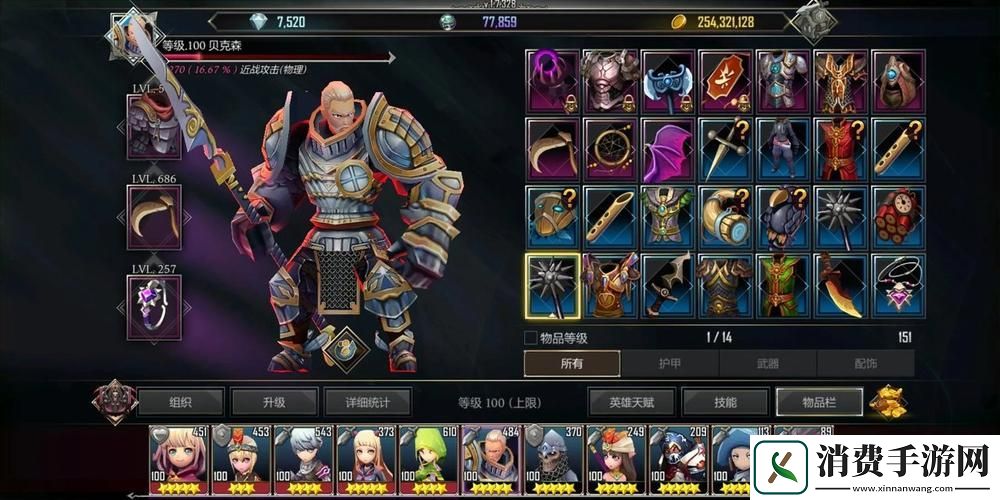
Task: Show 所有 (all) items filter
Action: pyautogui.click(x=572, y=364)
